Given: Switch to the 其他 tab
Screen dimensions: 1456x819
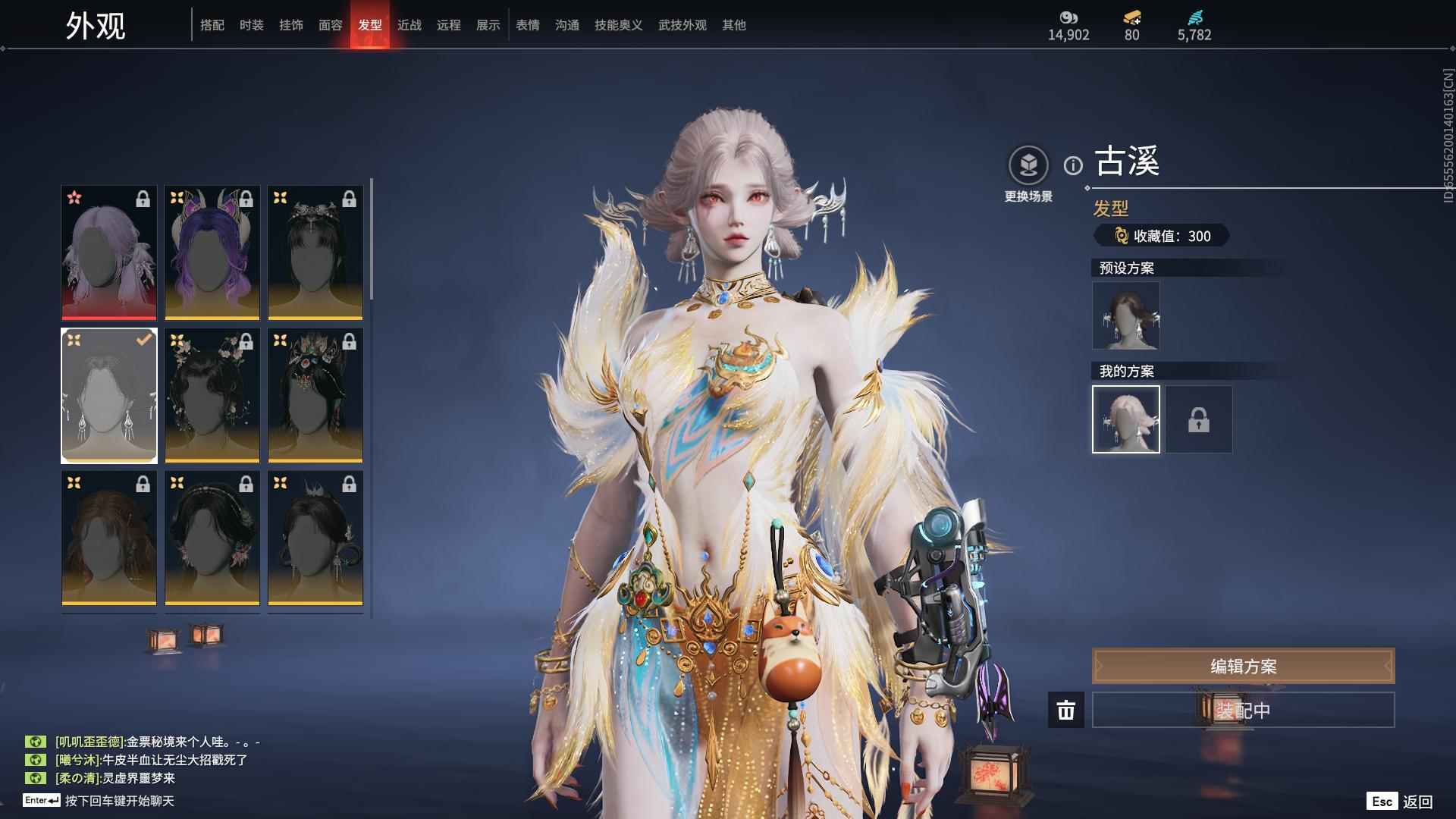Looking at the screenshot, I should click(734, 25).
